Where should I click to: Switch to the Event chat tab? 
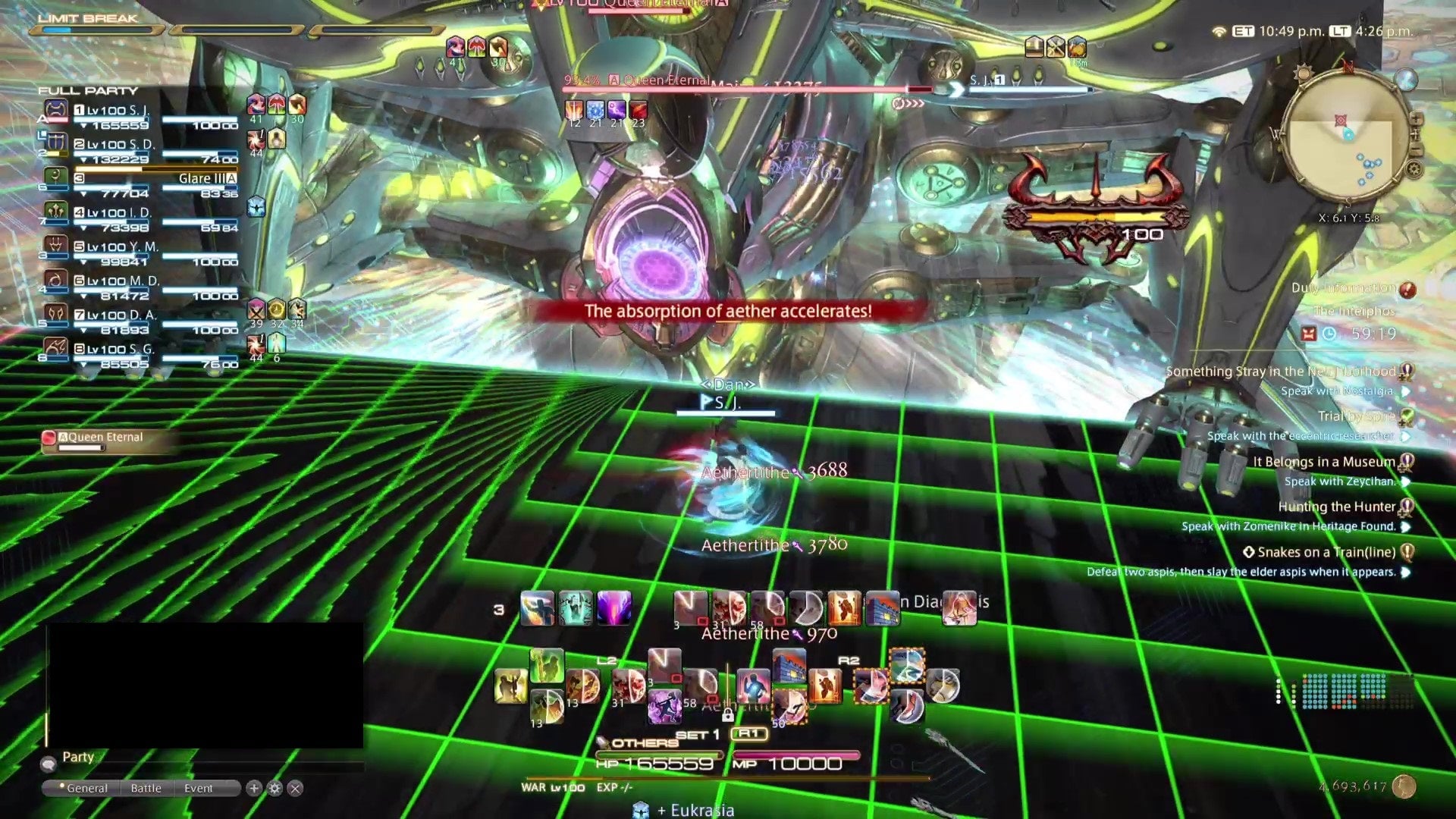click(197, 788)
